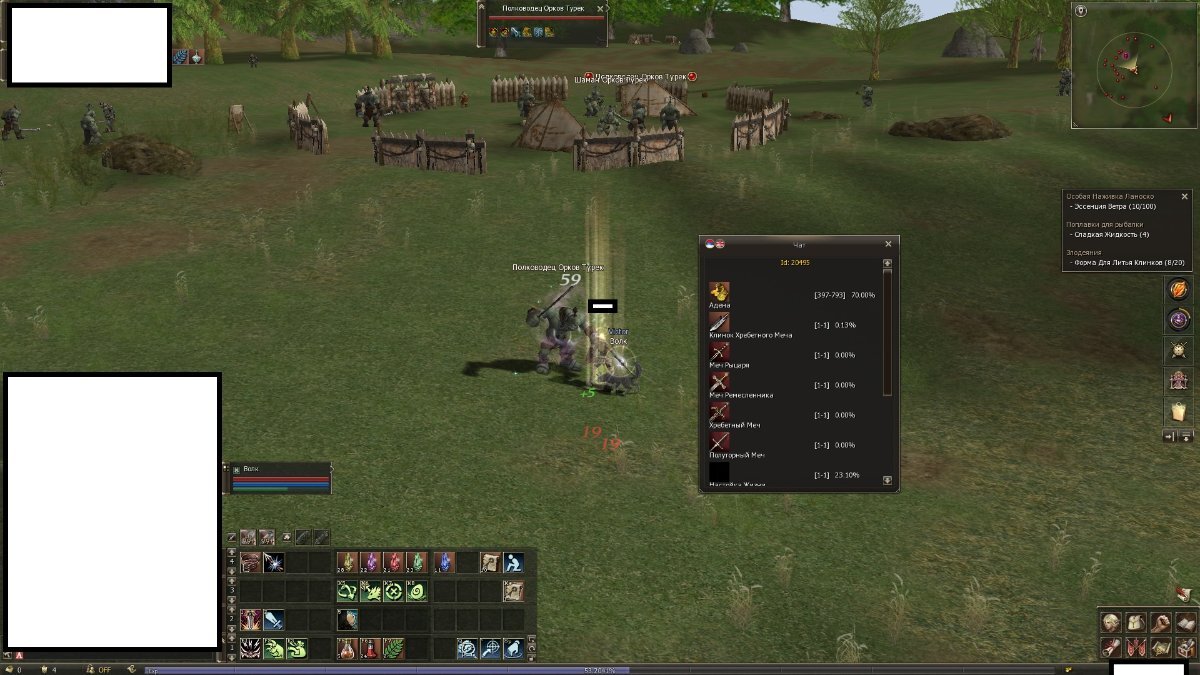Image resolution: width=1200 pixels, height=675 pixels.
Task: Open the character status menu icon
Action: [x=1109, y=622]
